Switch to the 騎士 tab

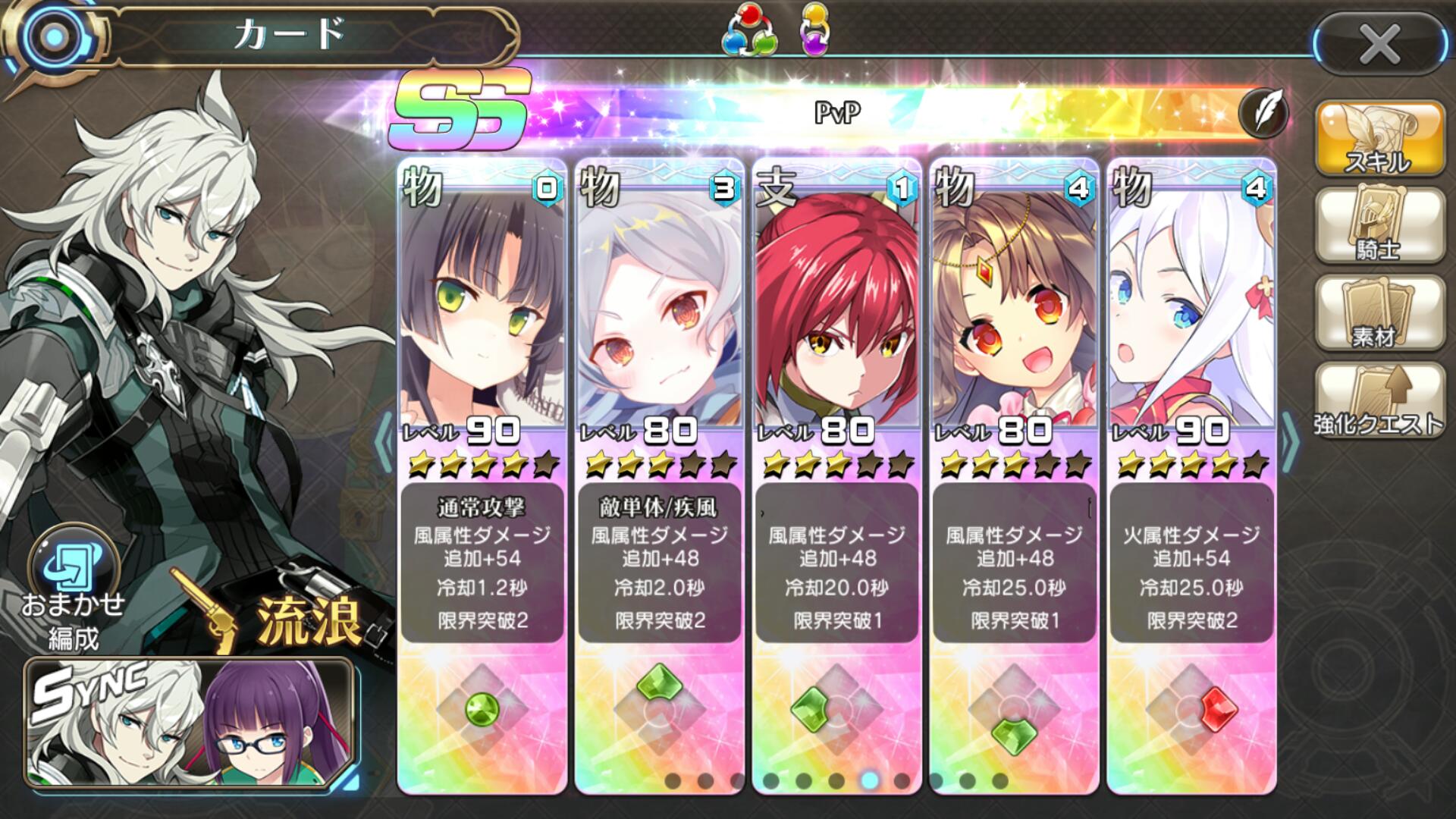1378,226
